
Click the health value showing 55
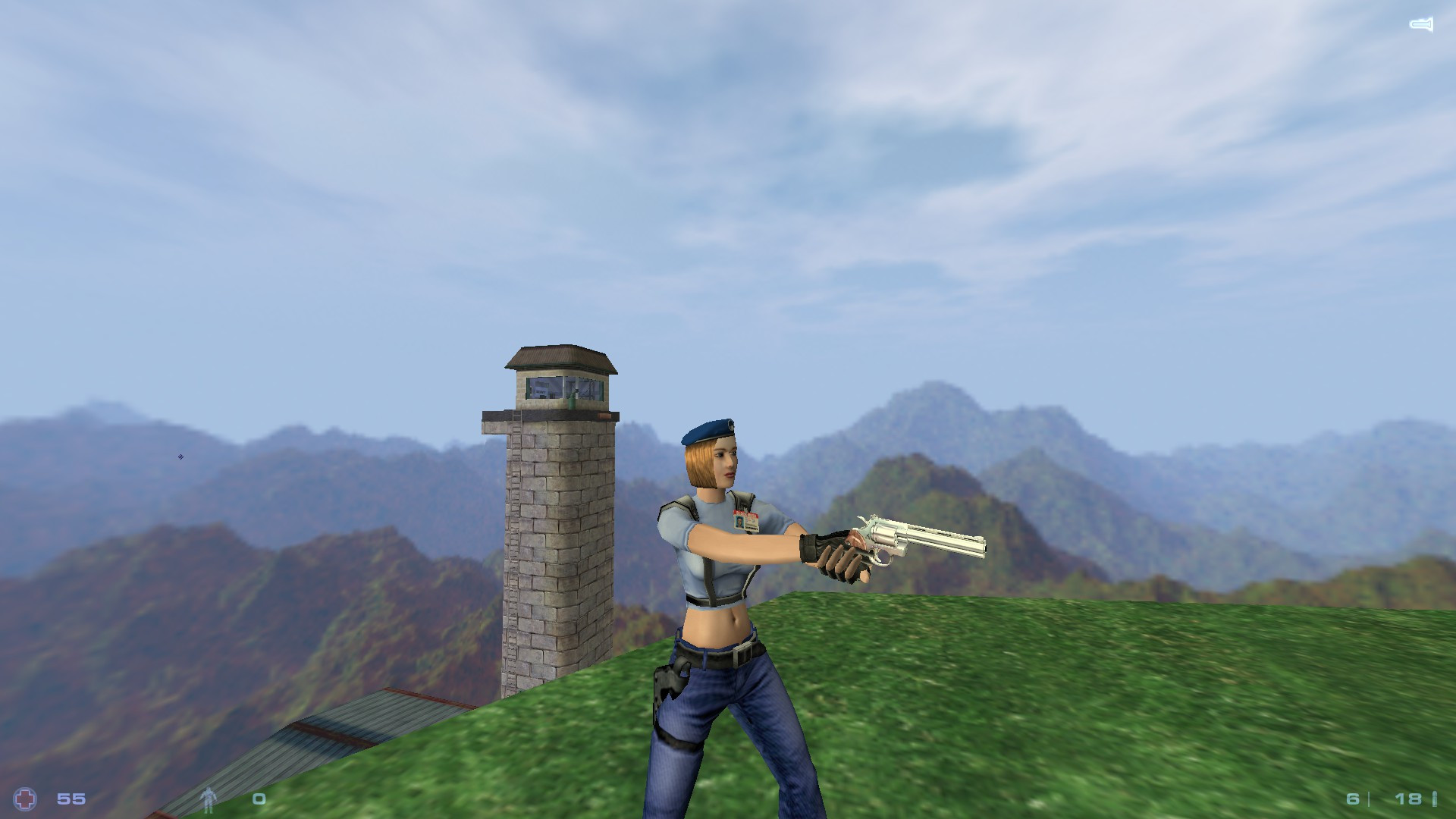click(71, 799)
